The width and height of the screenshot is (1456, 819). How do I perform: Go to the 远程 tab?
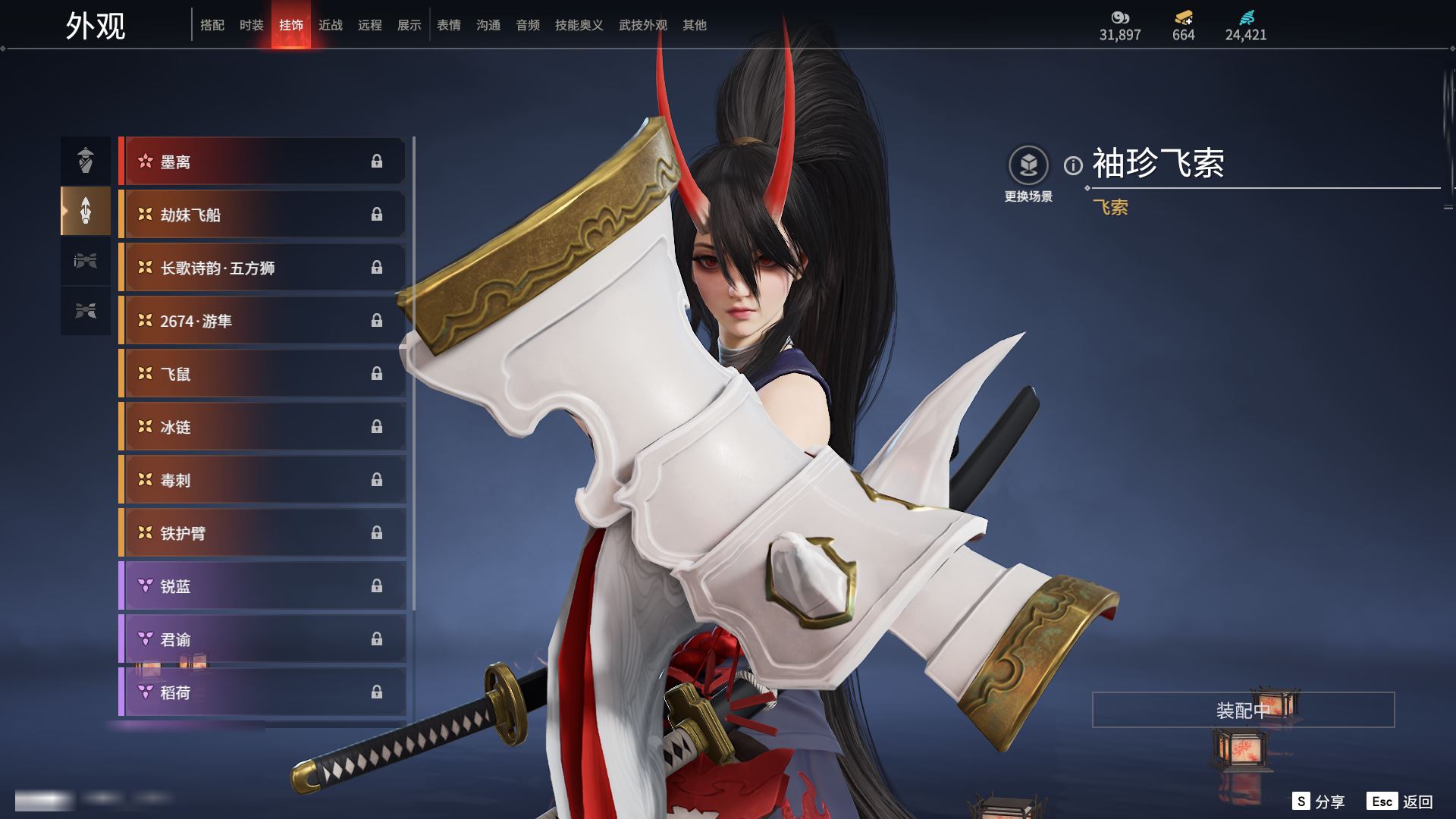(370, 25)
